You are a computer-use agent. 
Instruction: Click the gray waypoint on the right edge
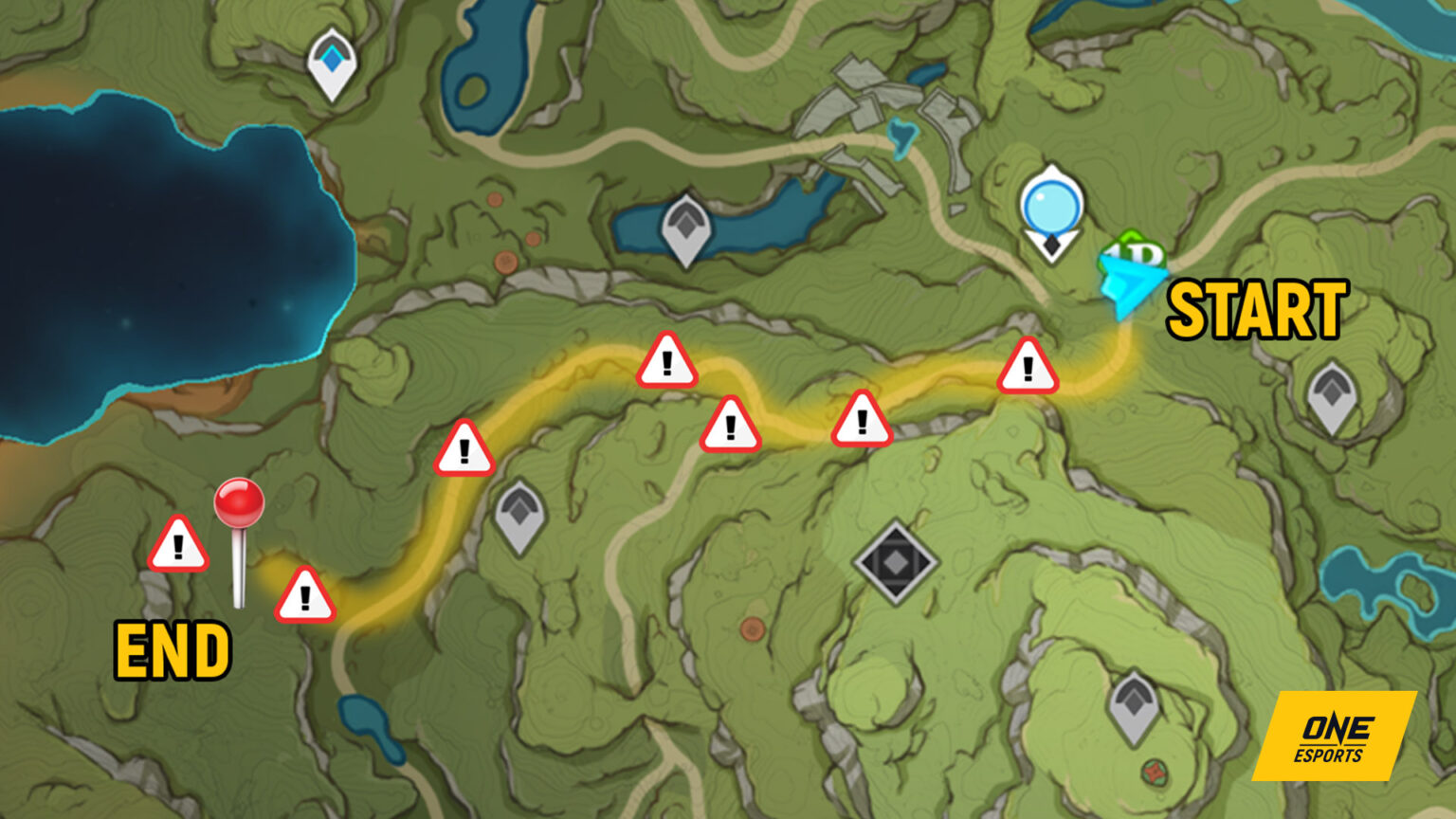(x=1333, y=391)
